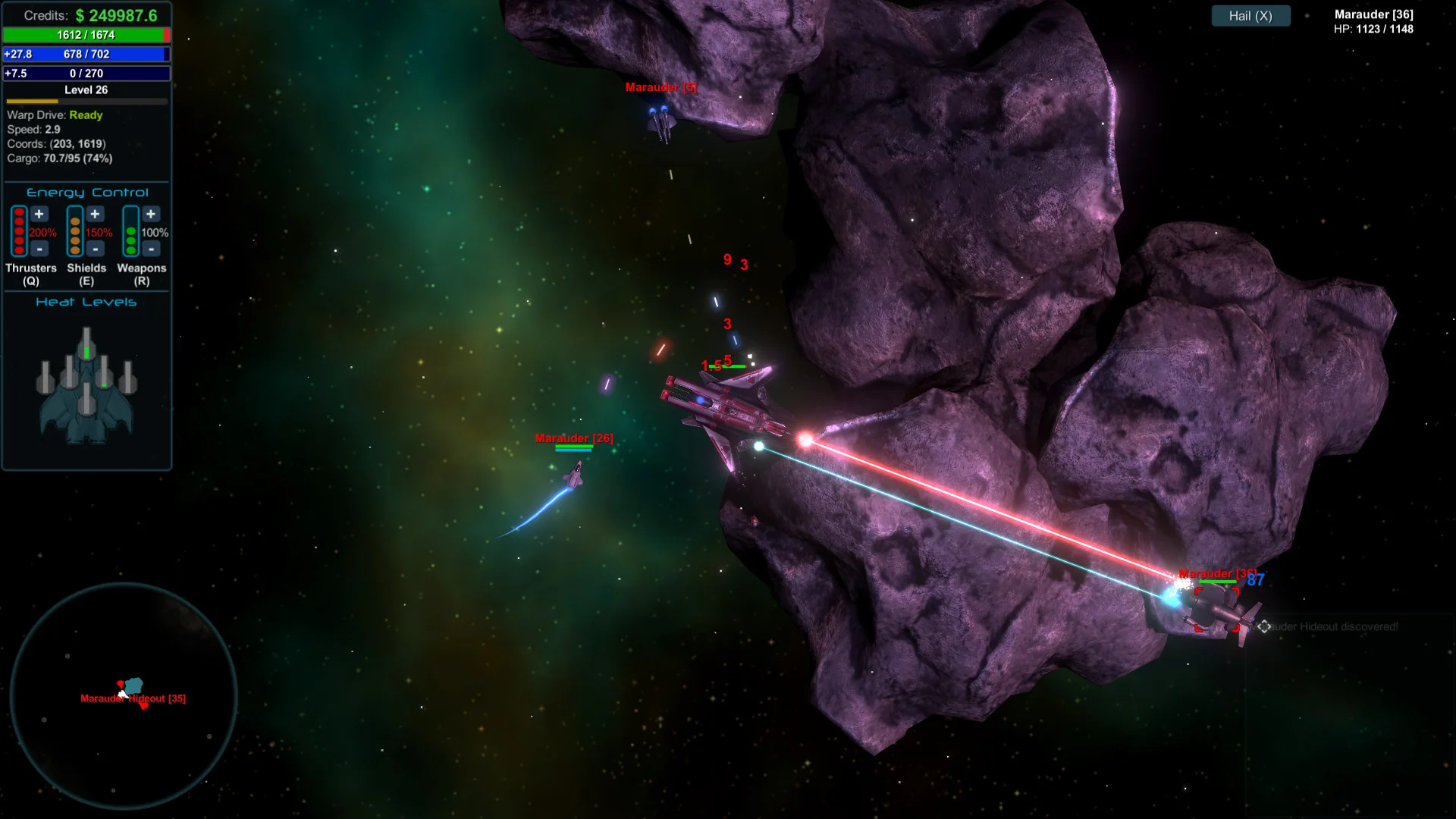Hail the targeted Marauder ship

pyautogui.click(x=1250, y=16)
